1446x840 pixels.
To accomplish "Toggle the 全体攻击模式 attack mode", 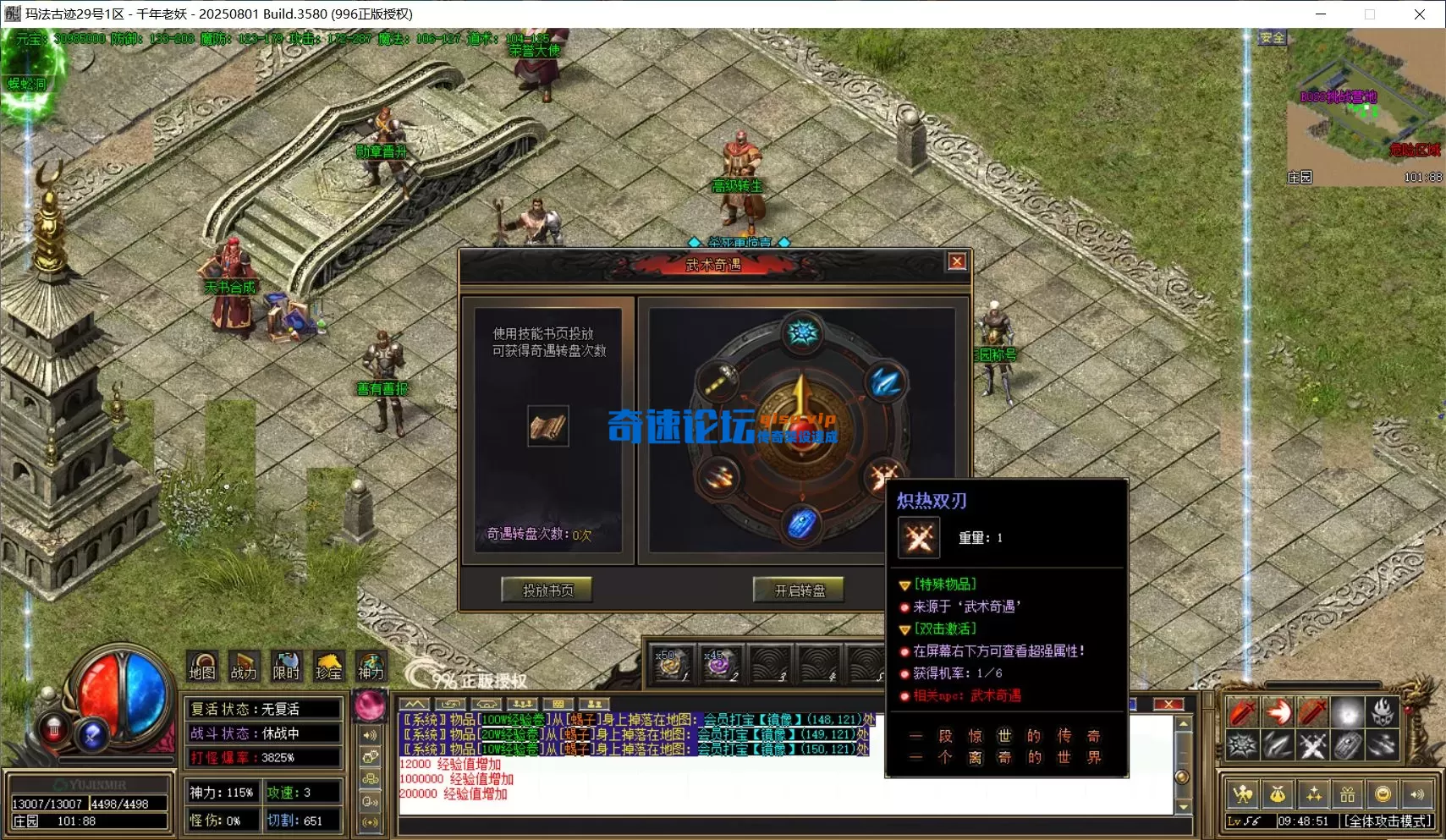I will click(1388, 821).
